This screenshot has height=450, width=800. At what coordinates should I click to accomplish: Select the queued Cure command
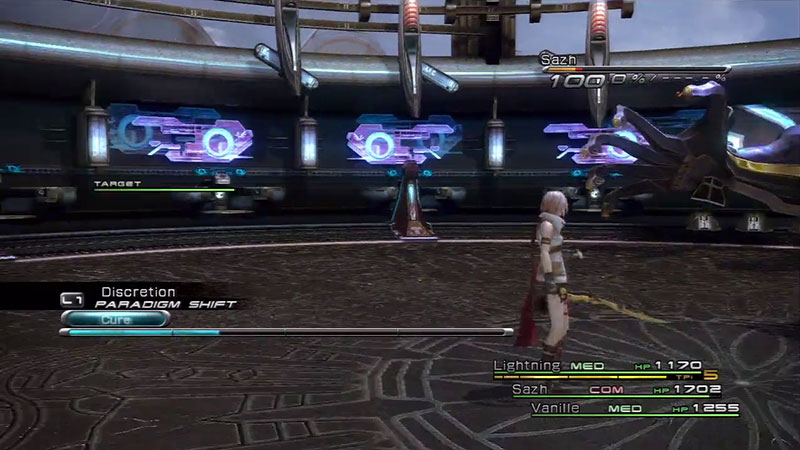coord(115,320)
